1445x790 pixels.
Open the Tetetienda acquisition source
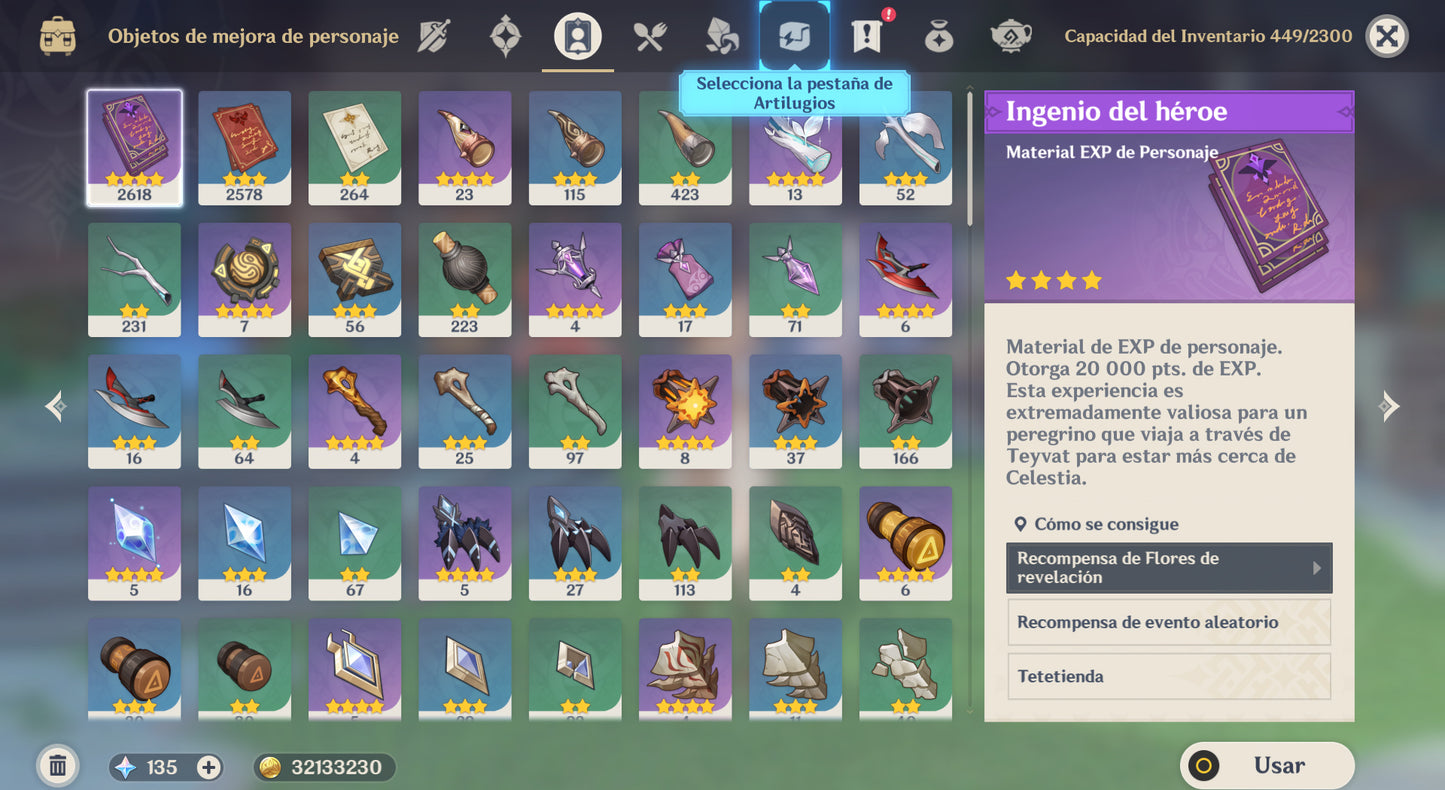(x=1168, y=676)
